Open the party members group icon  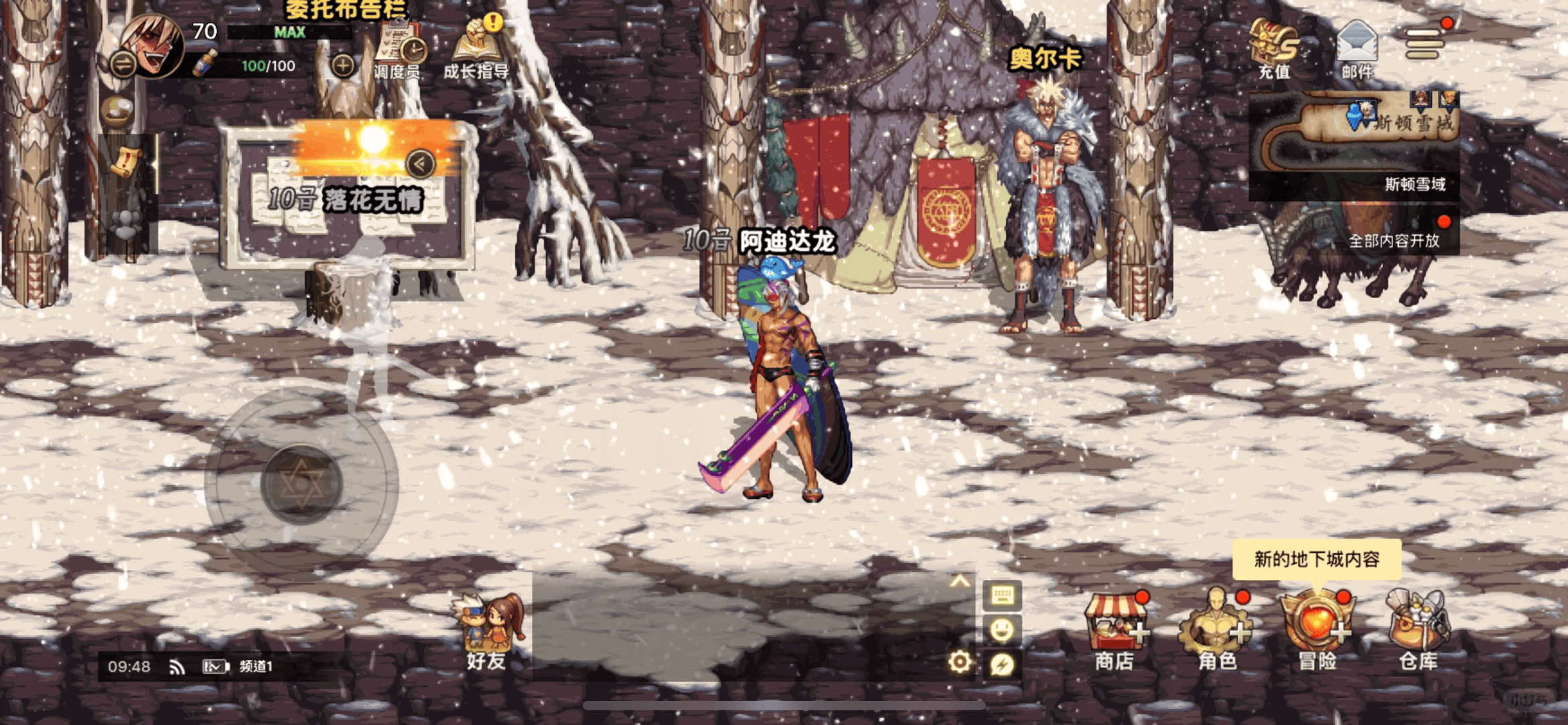click(125, 224)
